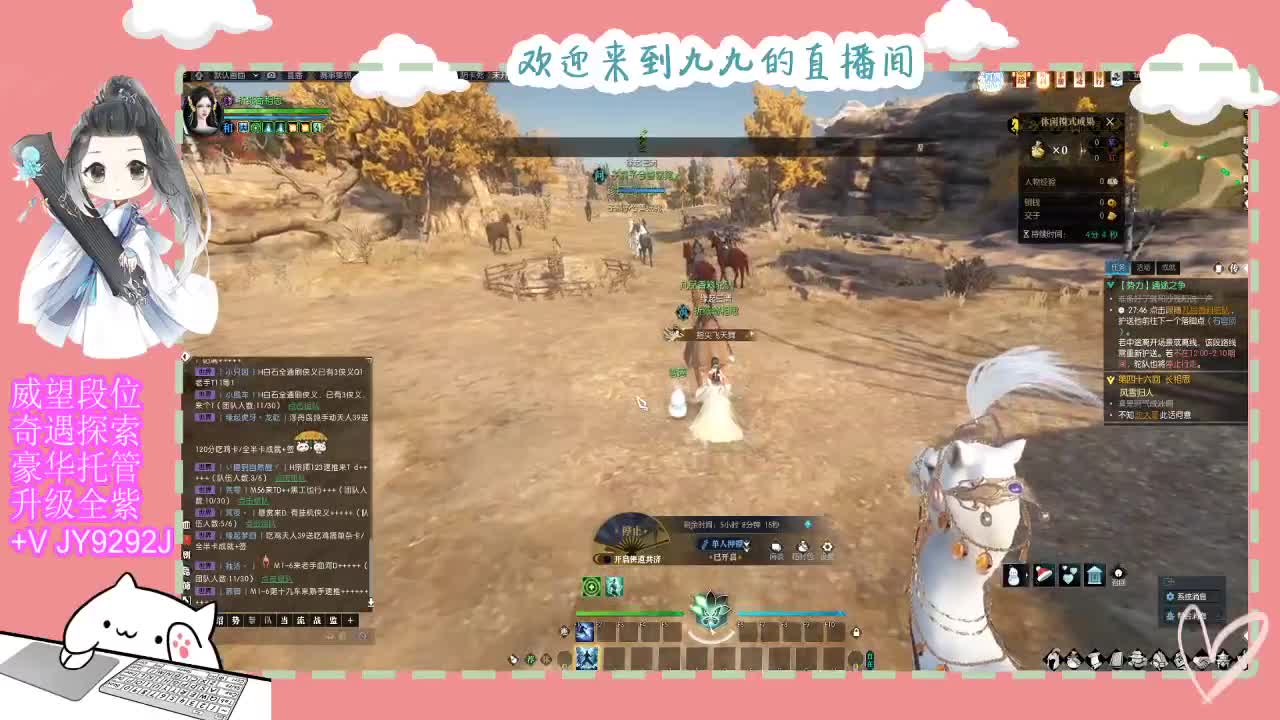
Task: Select the first skill icon on the hotbar
Action: click(x=585, y=631)
